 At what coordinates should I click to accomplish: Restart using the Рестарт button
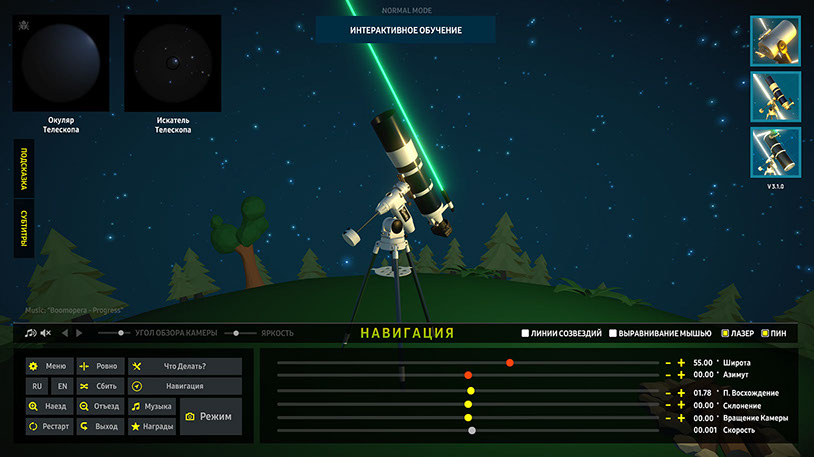(x=48, y=427)
